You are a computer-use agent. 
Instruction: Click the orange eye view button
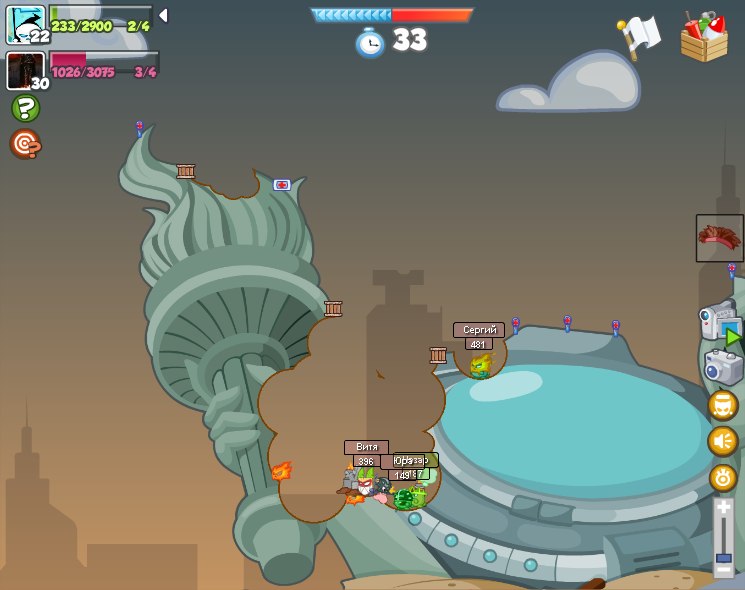click(x=723, y=477)
